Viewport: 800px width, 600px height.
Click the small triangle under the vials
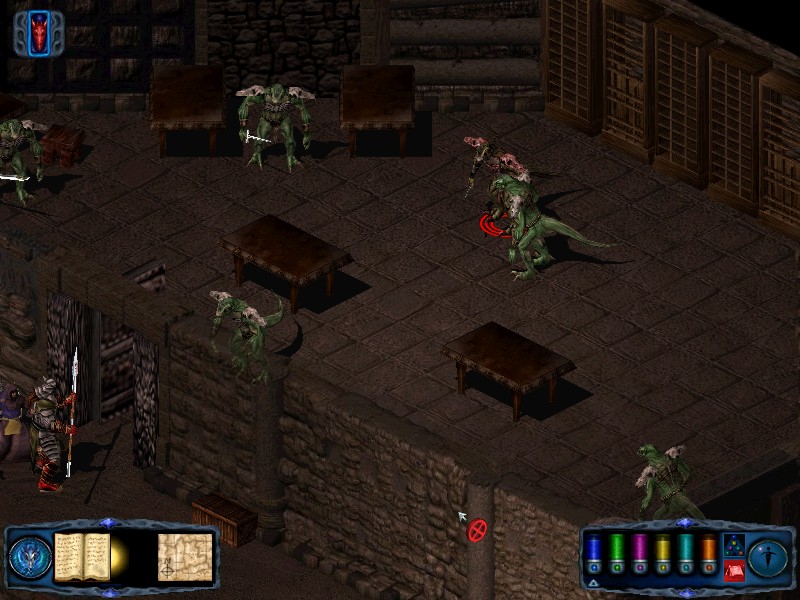(x=594, y=582)
